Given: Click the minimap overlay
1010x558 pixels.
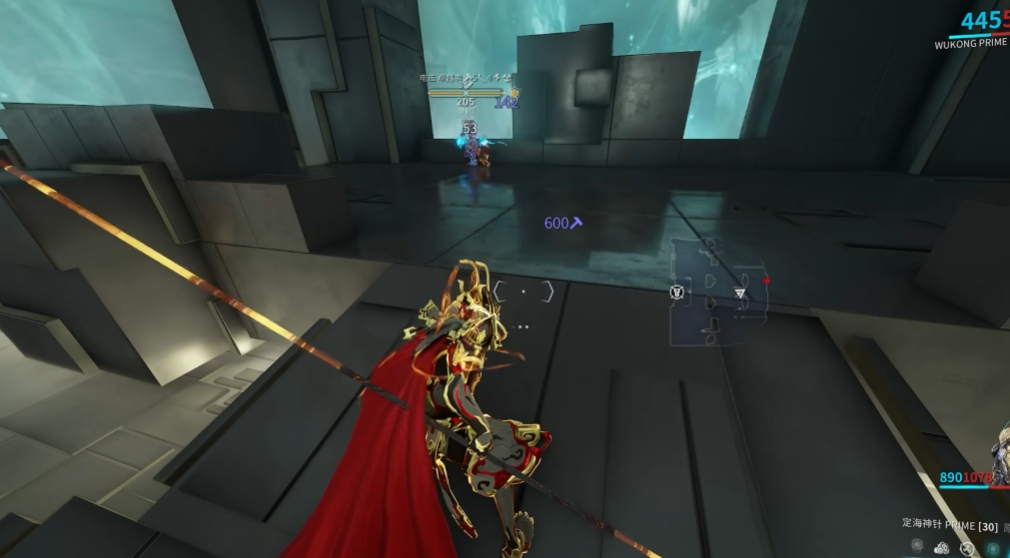Looking at the screenshot, I should point(718,291).
